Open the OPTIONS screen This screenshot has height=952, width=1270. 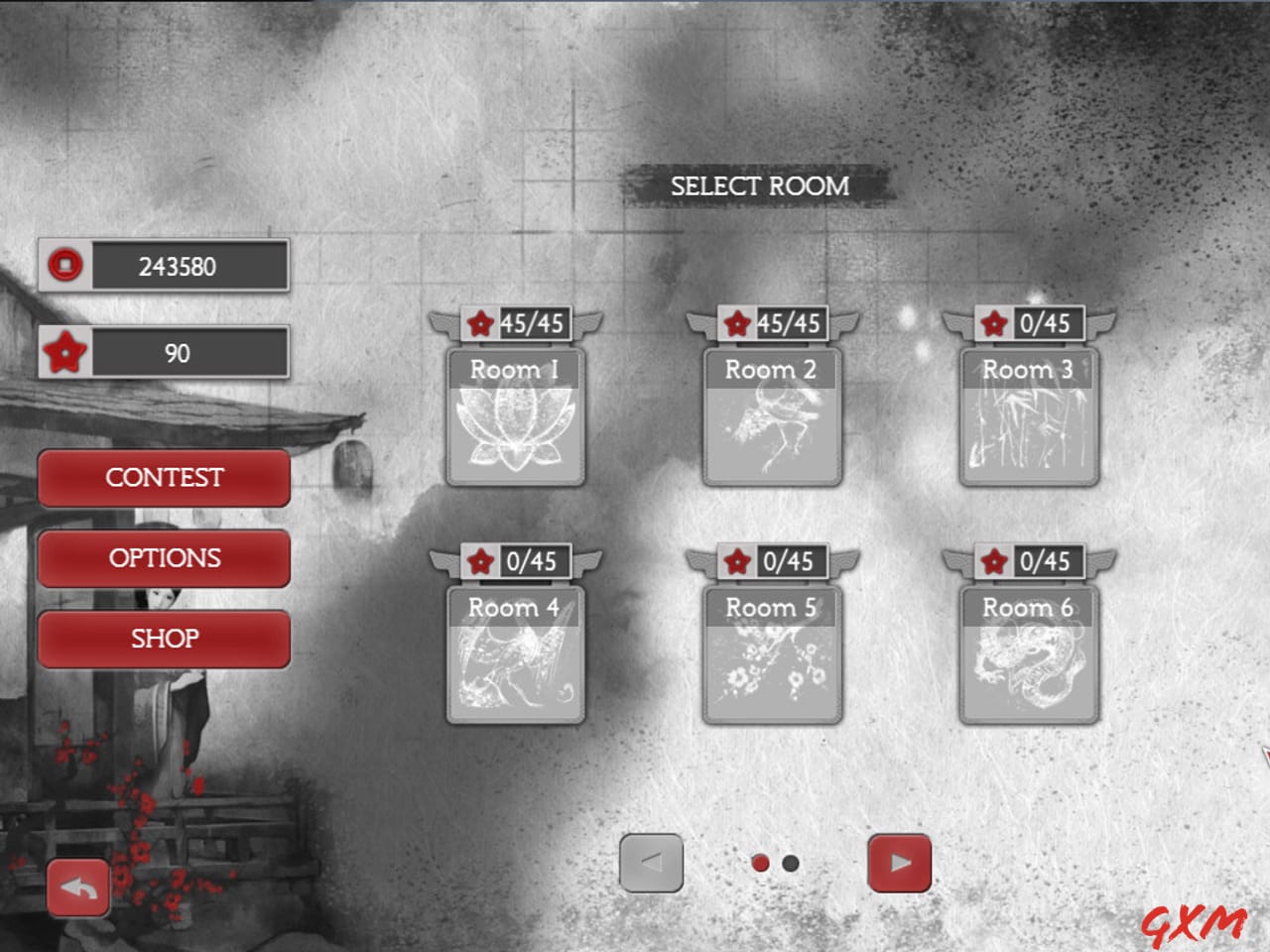(164, 558)
